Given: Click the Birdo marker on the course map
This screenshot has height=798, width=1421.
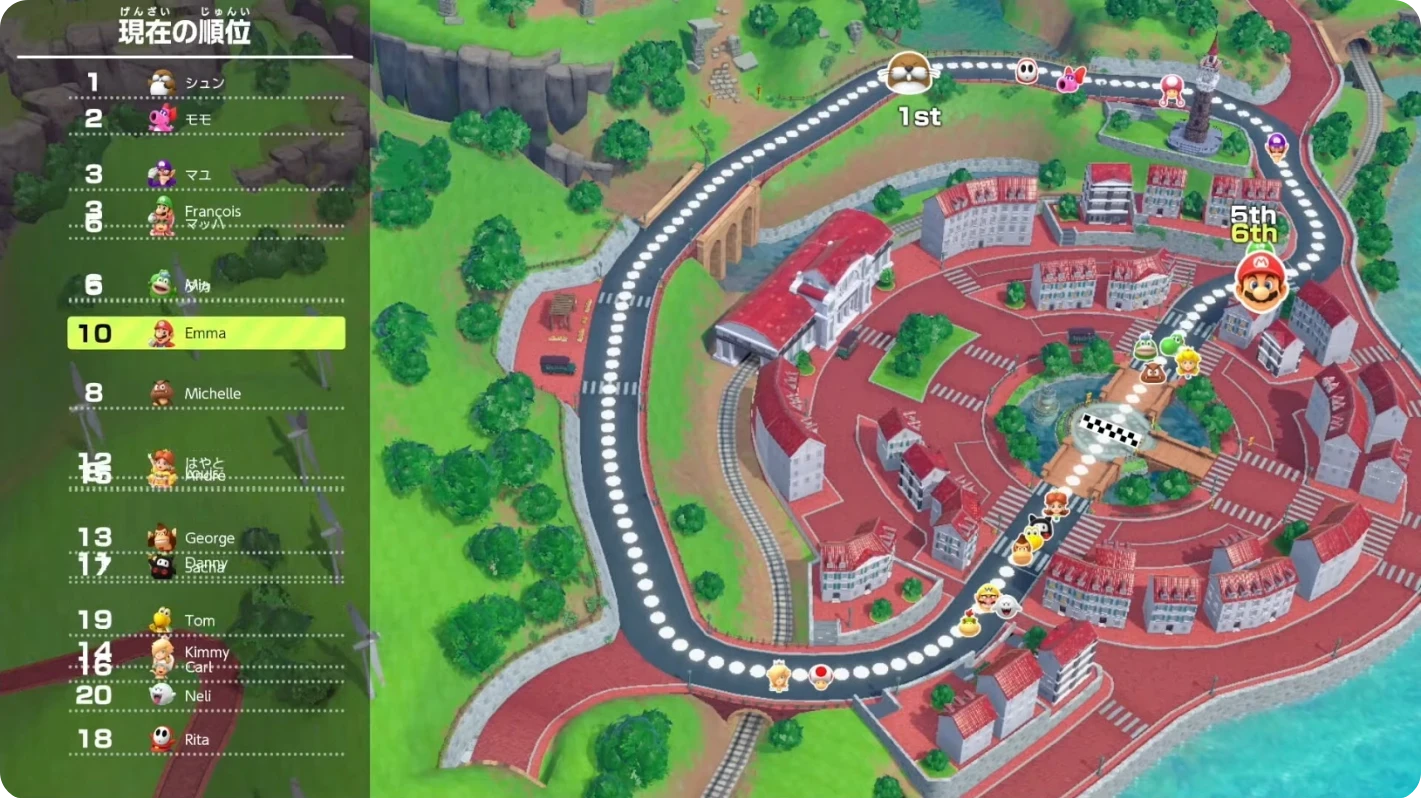Looking at the screenshot, I should tap(1071, 79).
